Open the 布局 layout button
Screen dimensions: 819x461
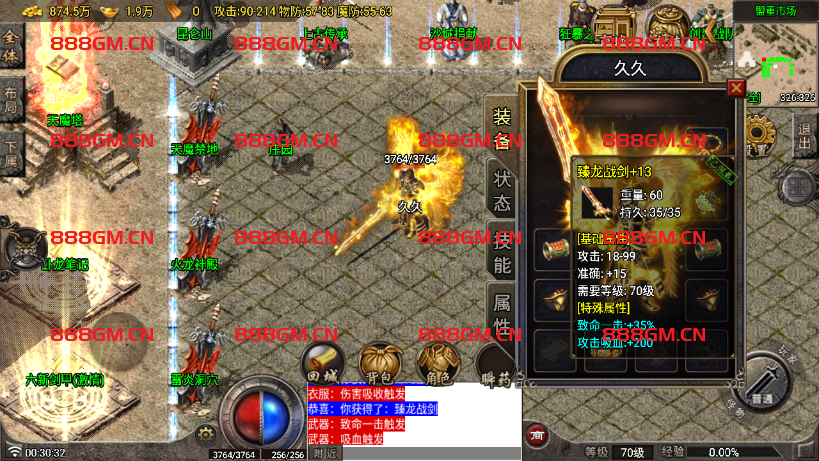[11, 99]
